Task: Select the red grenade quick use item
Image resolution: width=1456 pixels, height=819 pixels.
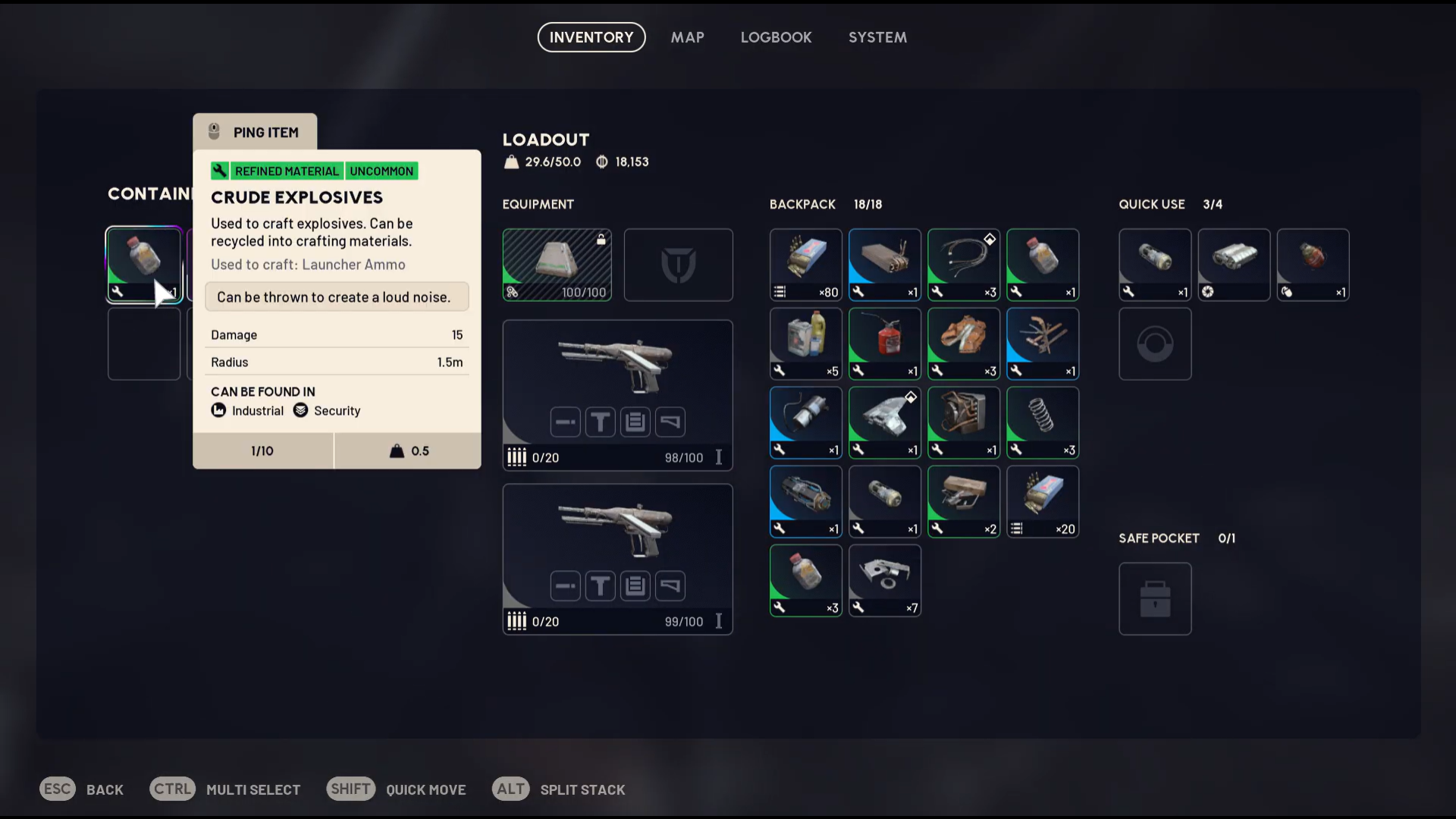Action: tap(1312, 265)
